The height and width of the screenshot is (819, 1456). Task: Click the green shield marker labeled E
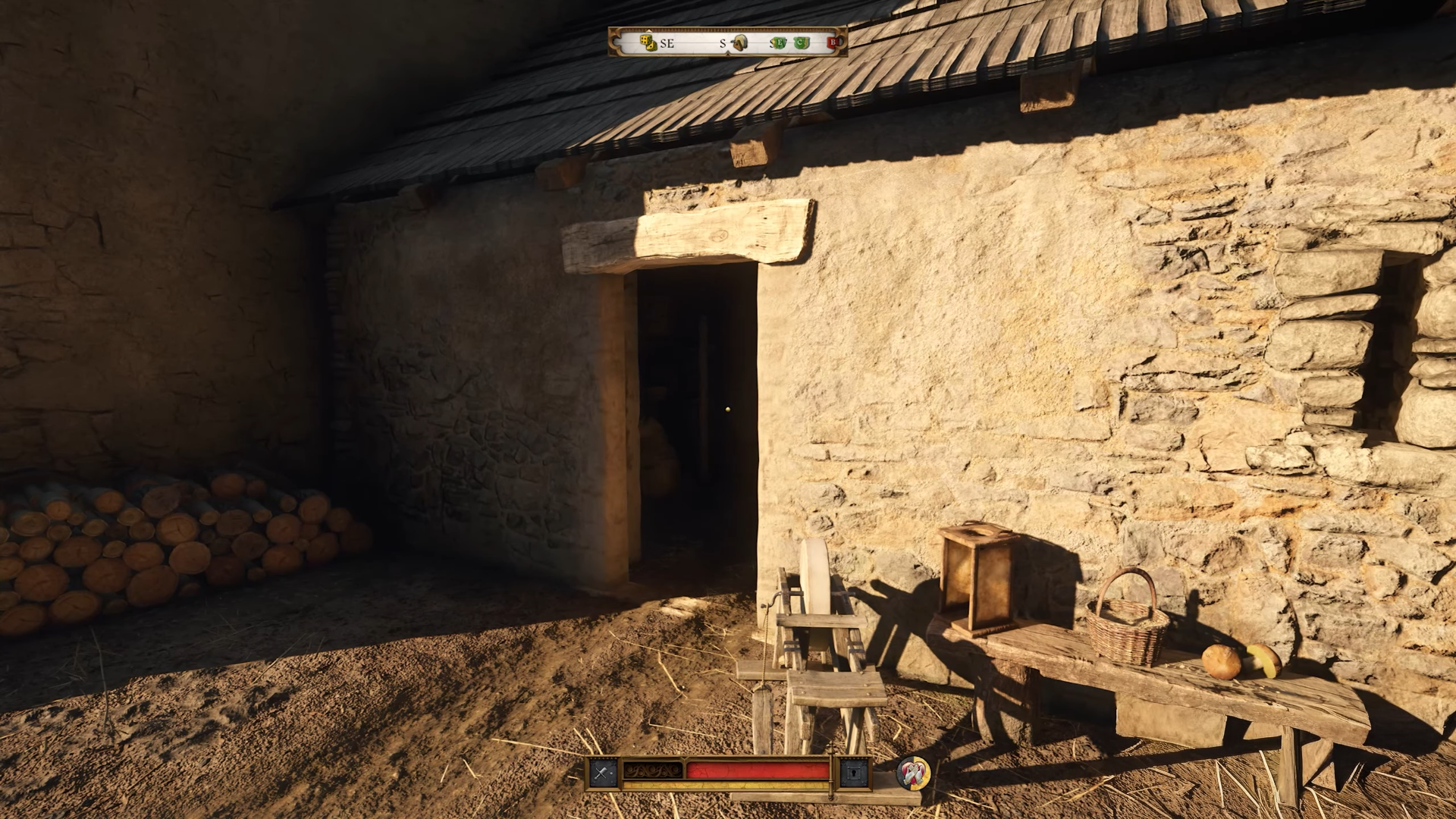(780, 43)
